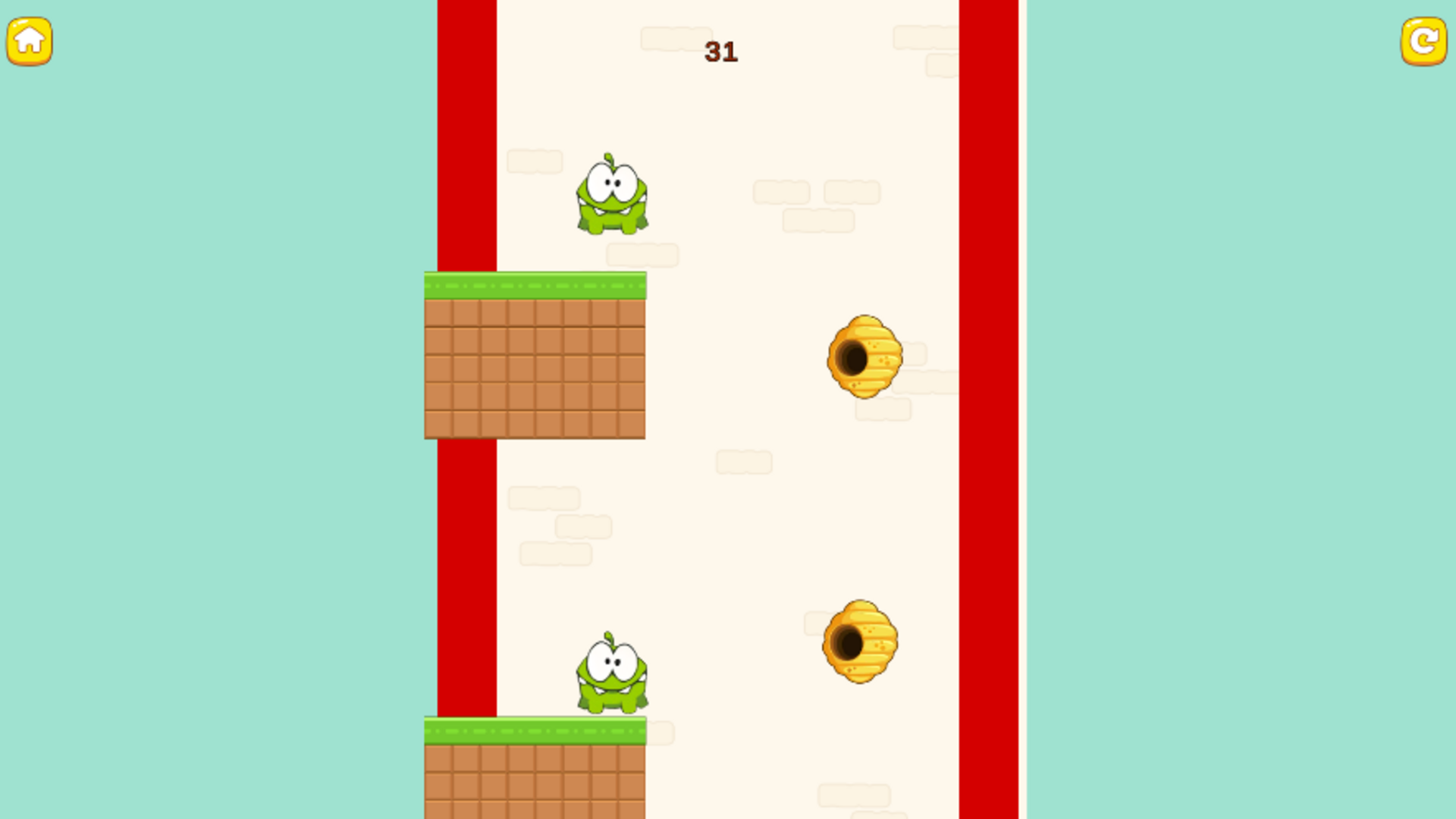Viewport: 1456px width, 819px height.
Task: Tap the space between the two beehives
Action: [861, 500]
